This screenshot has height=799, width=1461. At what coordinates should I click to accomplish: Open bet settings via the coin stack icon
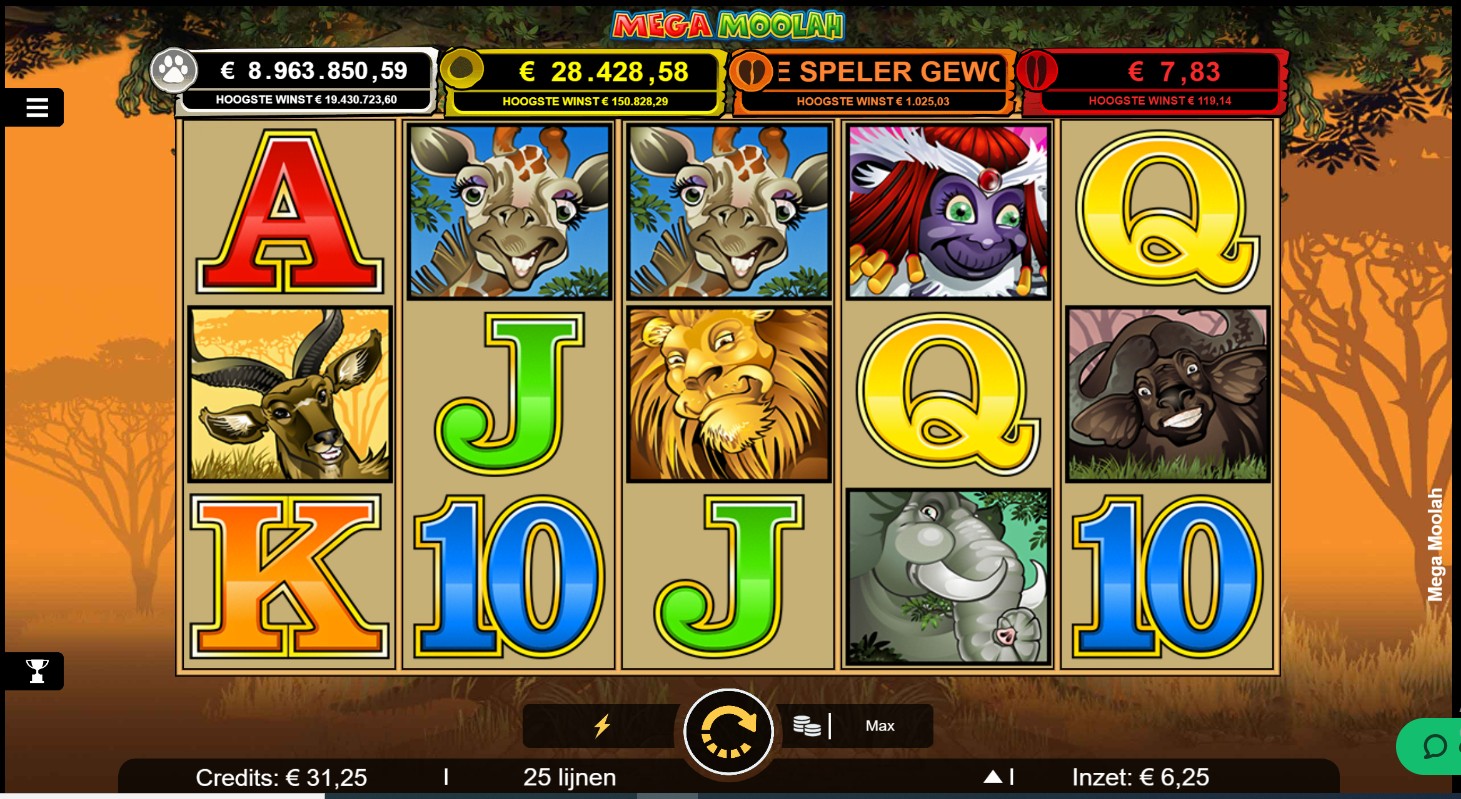(x=807, y=726)
